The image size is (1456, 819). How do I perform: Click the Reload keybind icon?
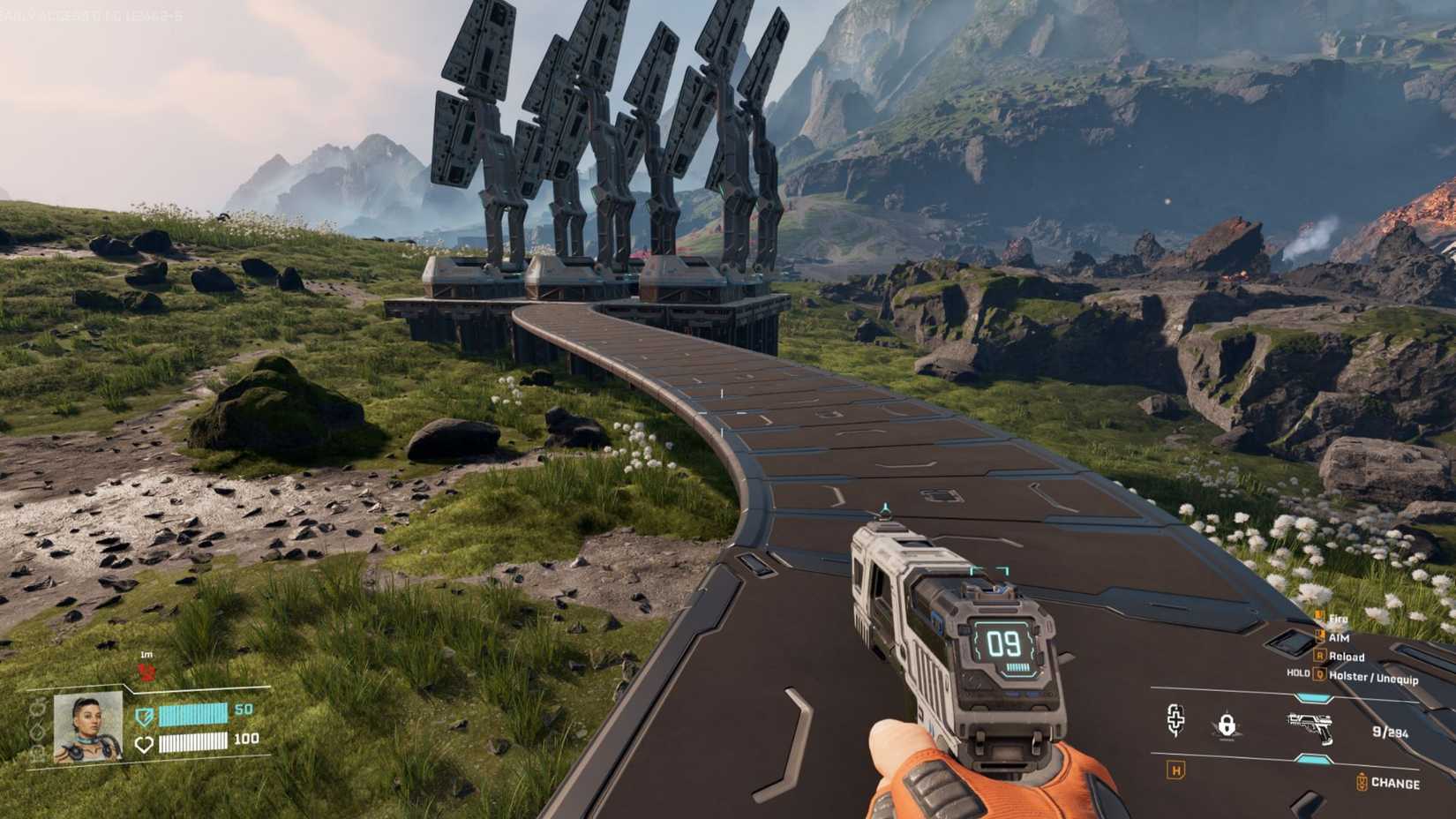1318,656
